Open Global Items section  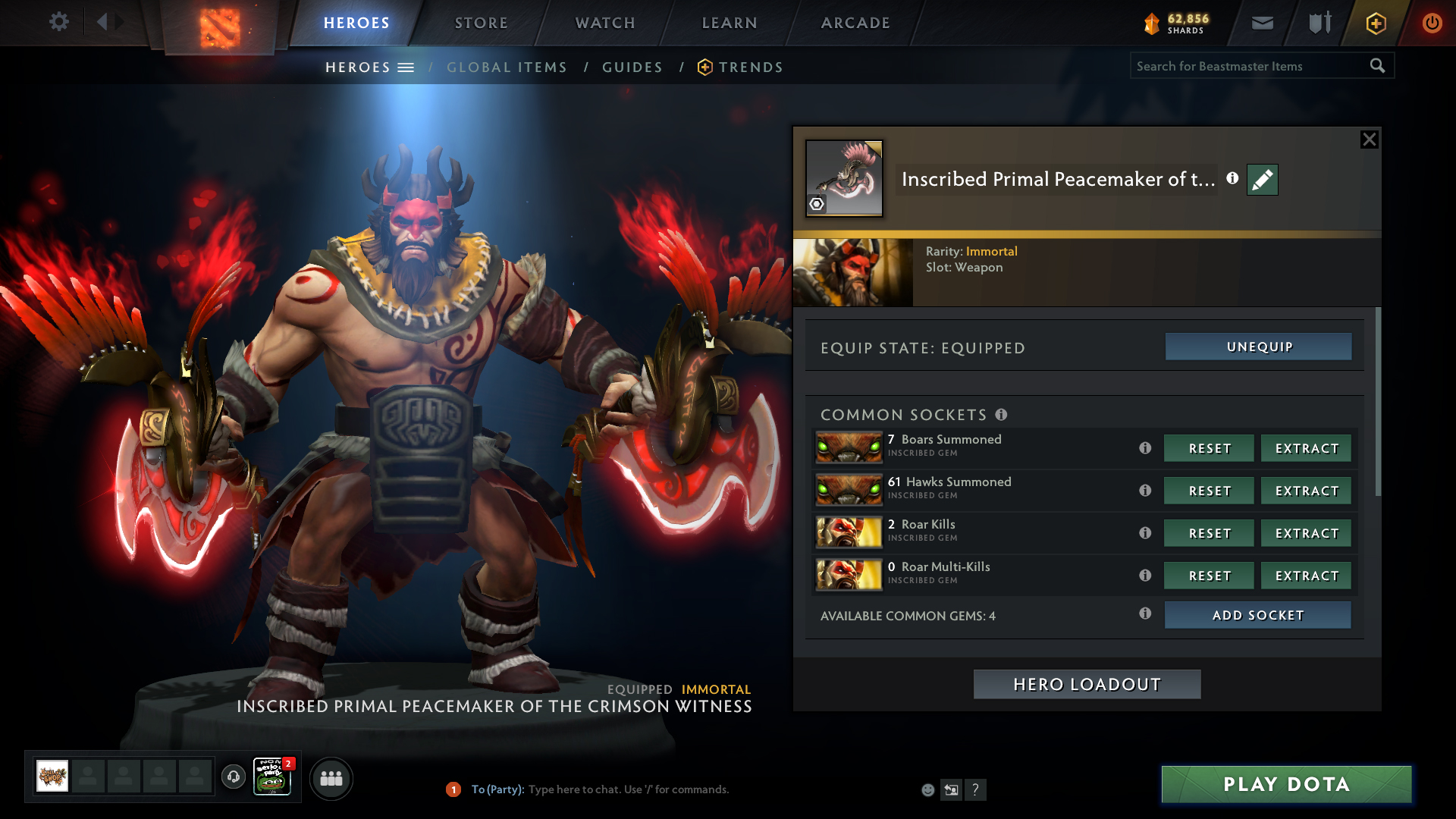pos(507,67)
